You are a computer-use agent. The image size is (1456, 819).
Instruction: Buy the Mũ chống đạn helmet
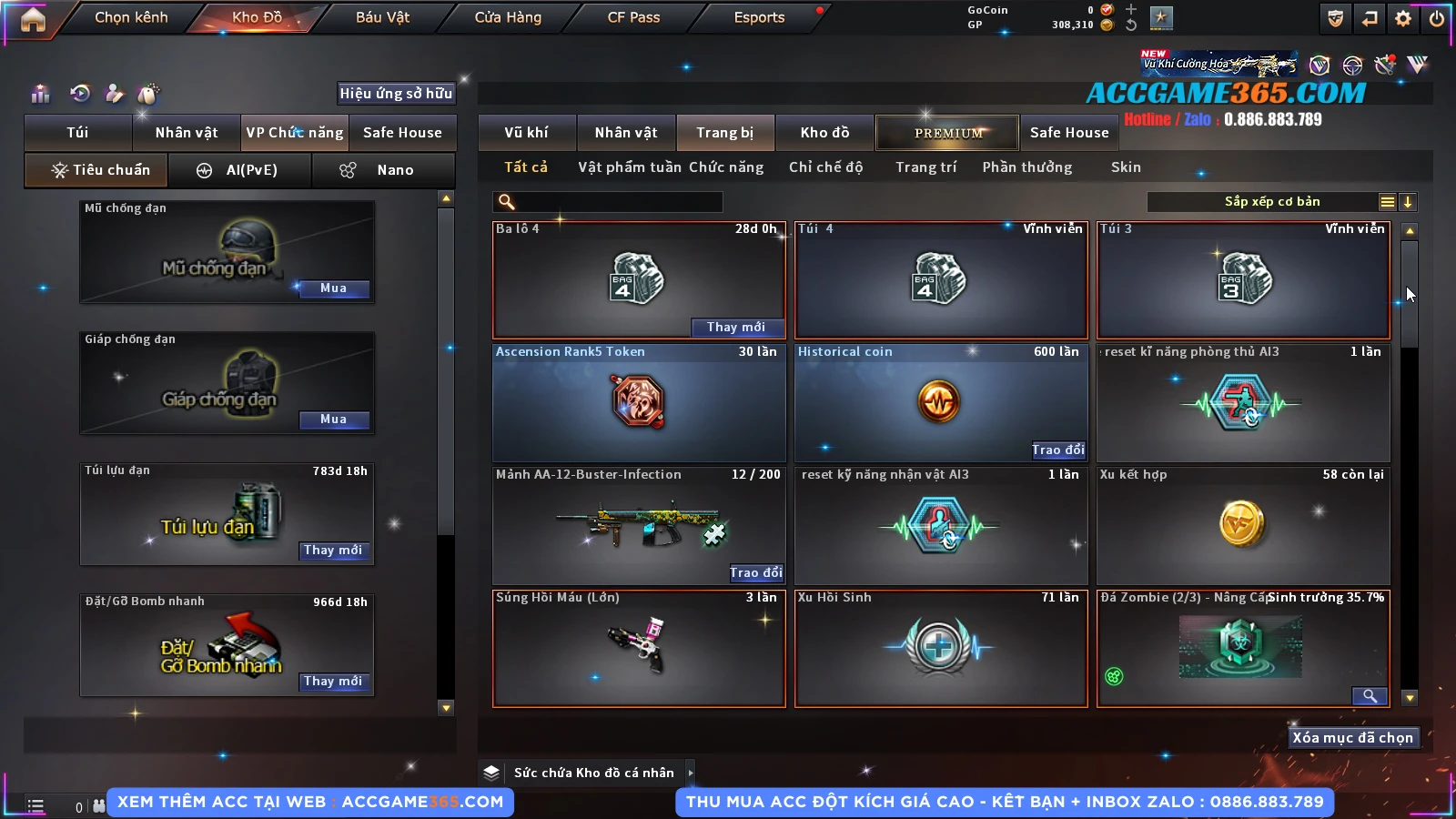[333, 288]
